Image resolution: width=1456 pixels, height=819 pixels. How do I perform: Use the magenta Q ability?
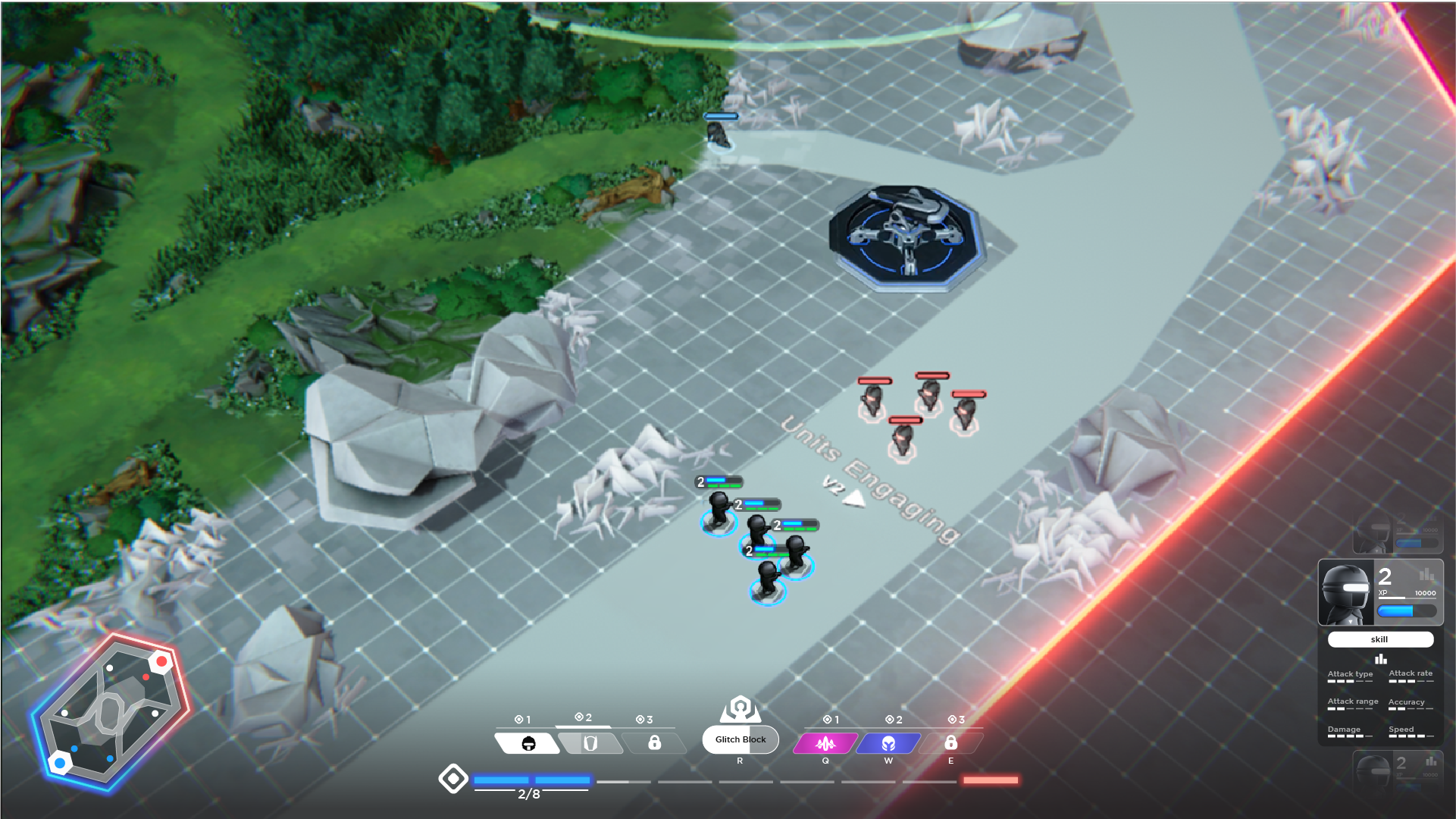825,743
